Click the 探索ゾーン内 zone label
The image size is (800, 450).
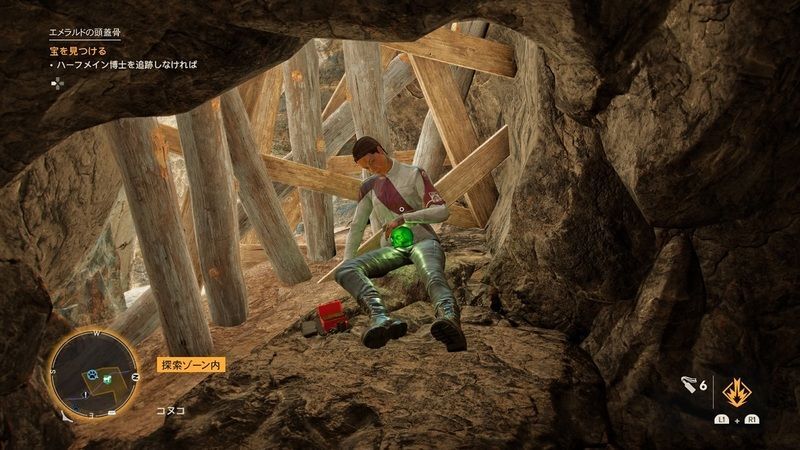tap(191, 366)
